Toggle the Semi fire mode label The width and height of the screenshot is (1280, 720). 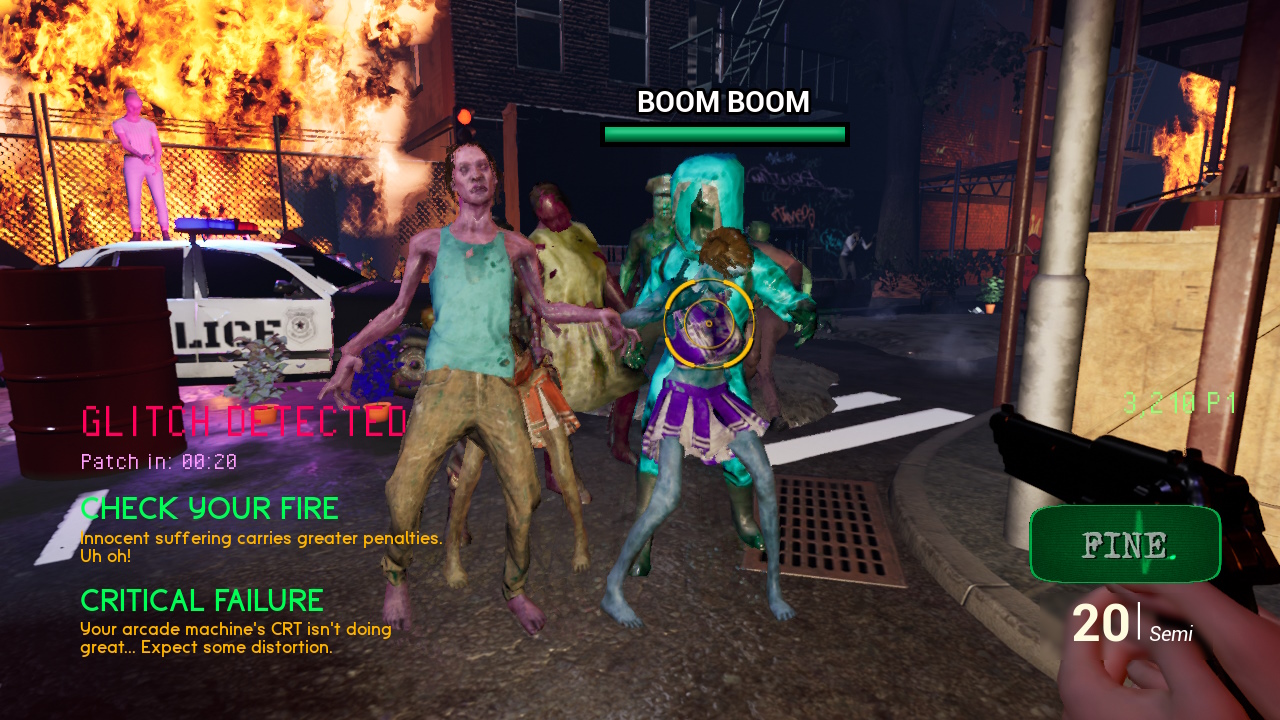1171,634
